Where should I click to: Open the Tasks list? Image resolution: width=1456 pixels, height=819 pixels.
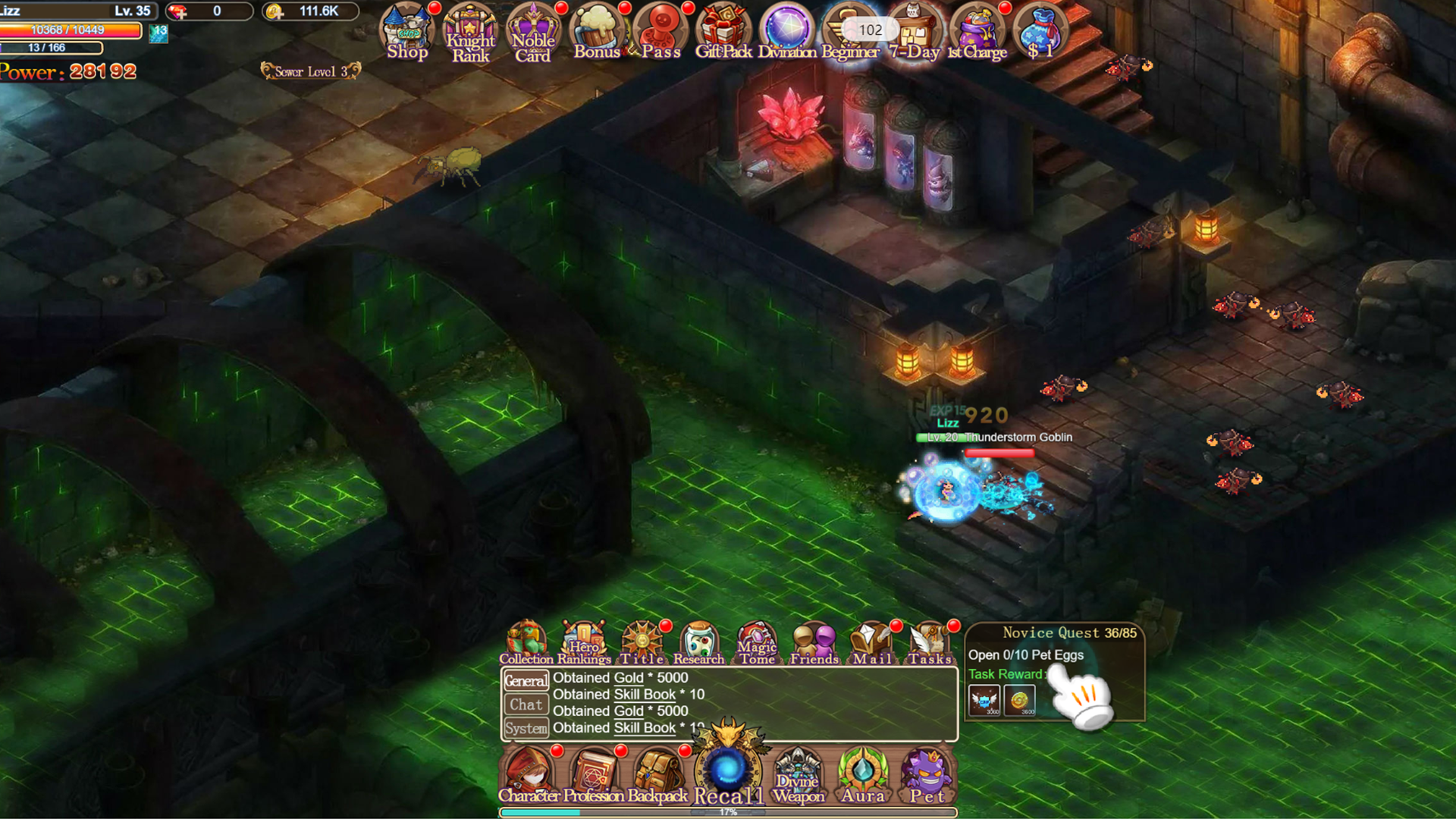click(x=930, y=639)
